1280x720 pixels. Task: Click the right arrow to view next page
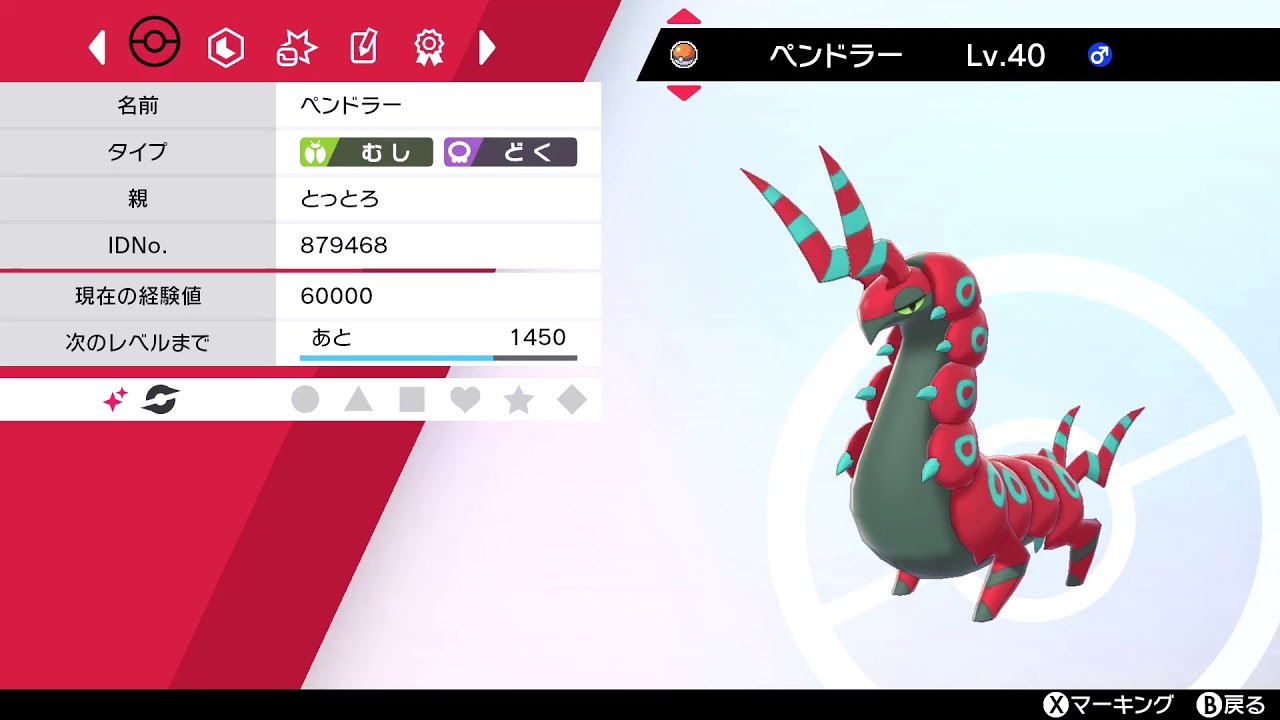tap(487, 45)
